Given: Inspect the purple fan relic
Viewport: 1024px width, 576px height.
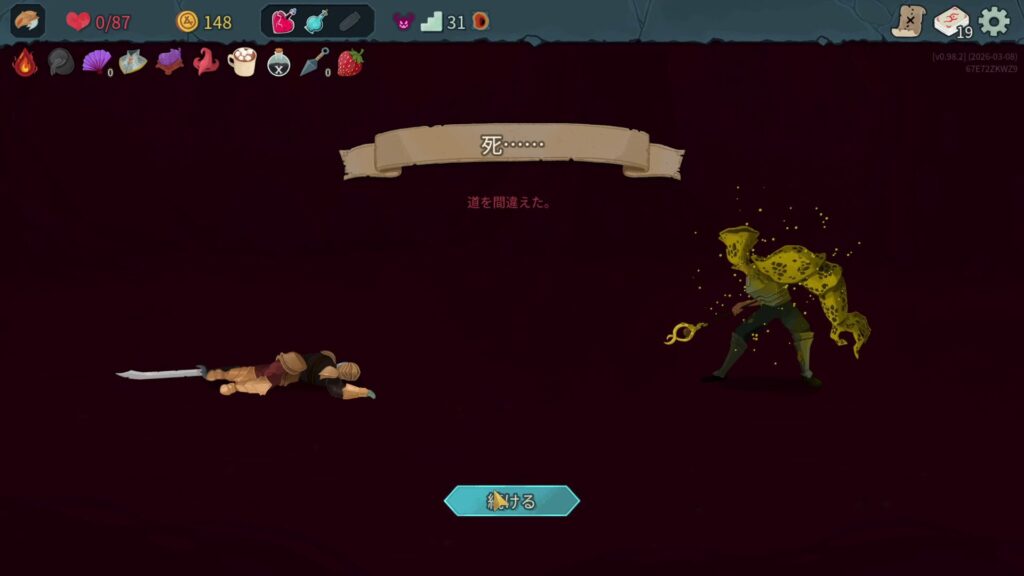Looking at the screenshot, I should [96, 62].
